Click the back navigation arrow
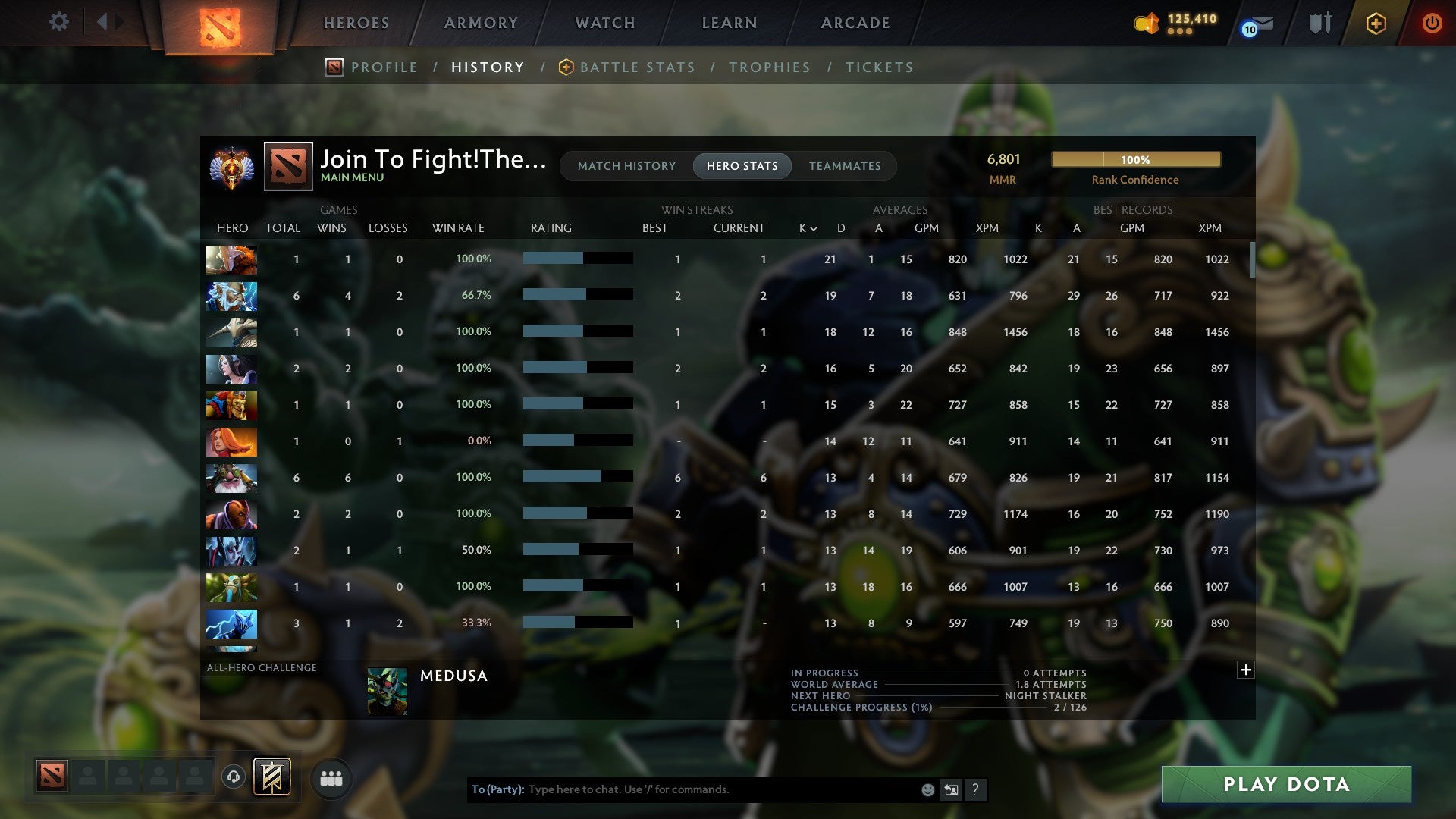Screen dimensions: 1456x819 point(104,21)
